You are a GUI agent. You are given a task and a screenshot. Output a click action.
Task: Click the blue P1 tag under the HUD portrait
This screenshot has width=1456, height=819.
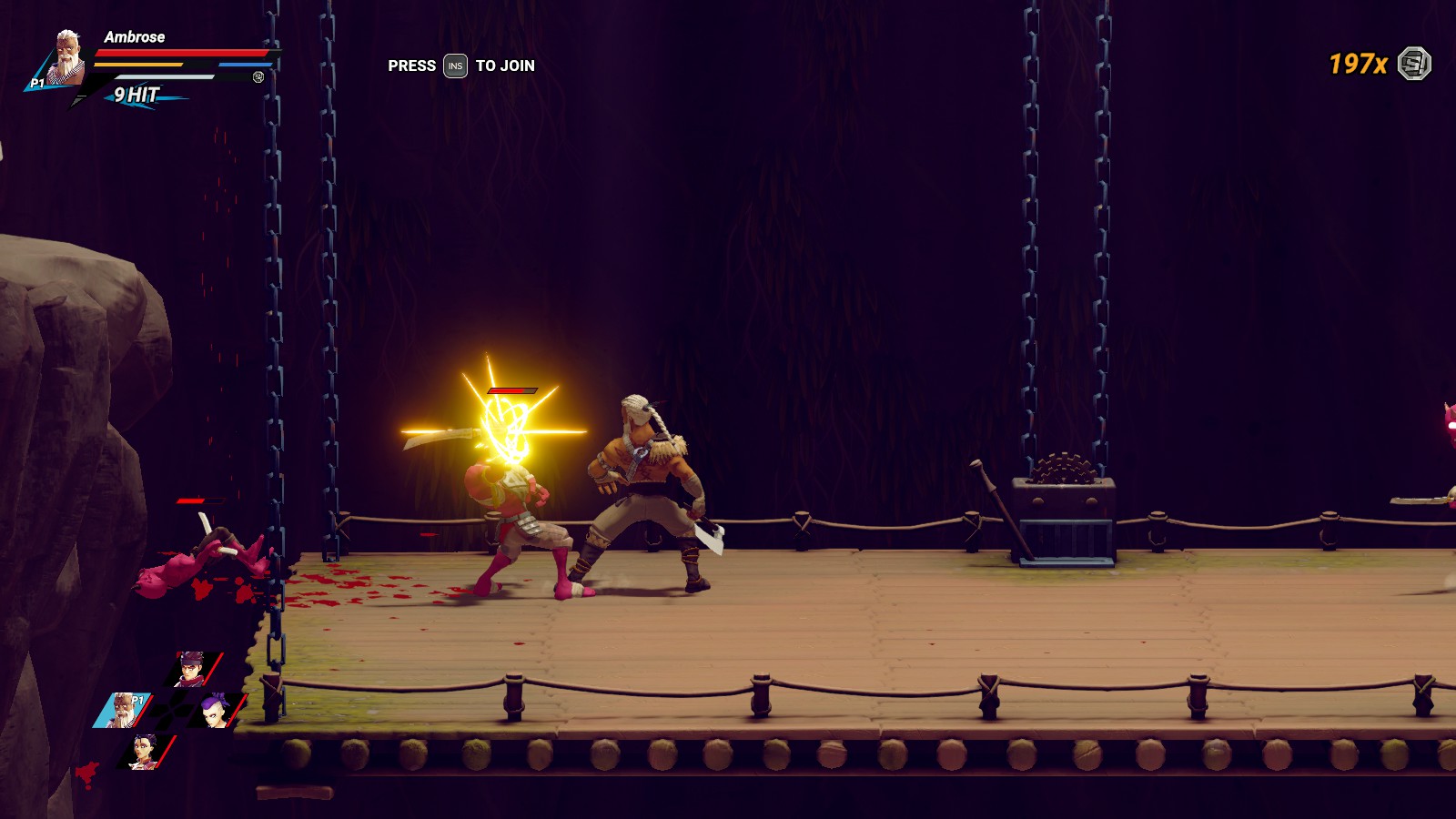37,83
